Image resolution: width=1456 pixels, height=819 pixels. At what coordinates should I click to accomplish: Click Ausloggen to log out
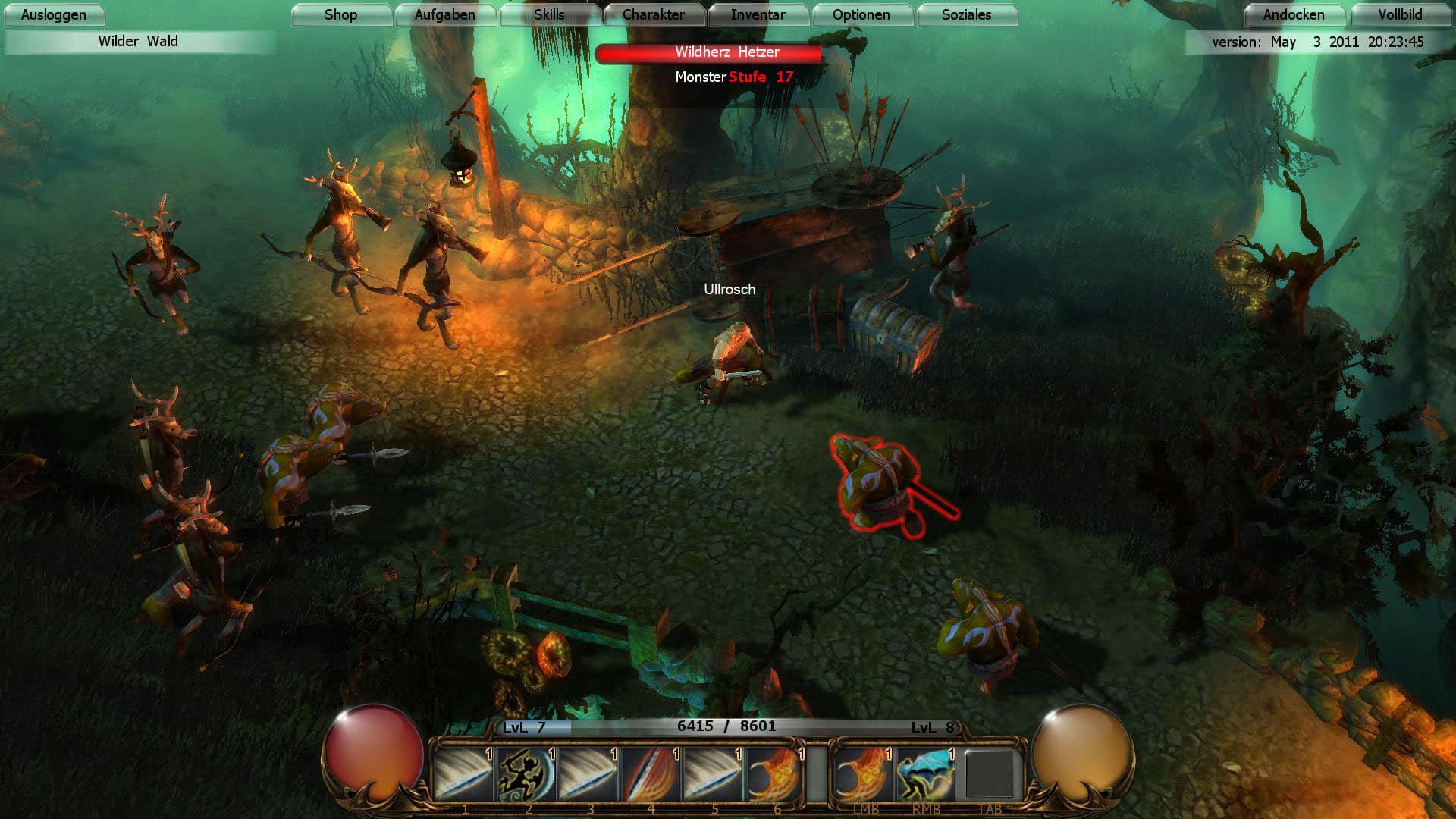click(54, 14)
